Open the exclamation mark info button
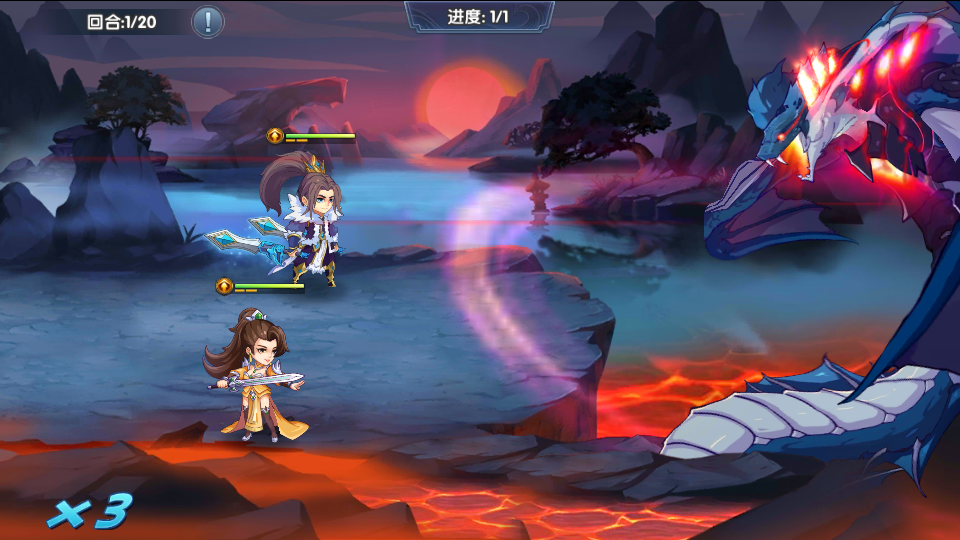 point(207,21)
